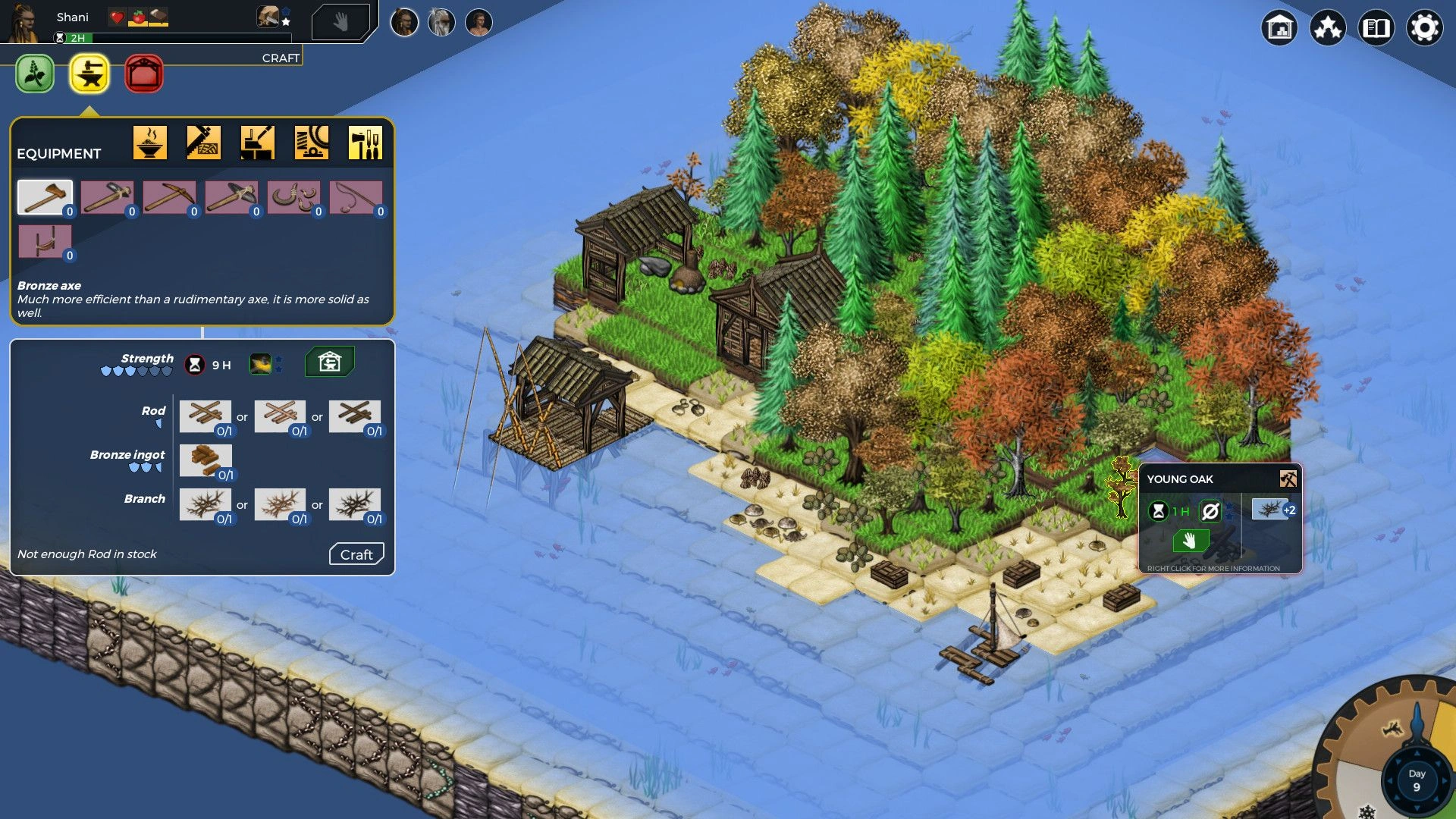The height and width of the screenshot is (819, 1456).
Task: Open the journal book
Action: [1376, 28]
